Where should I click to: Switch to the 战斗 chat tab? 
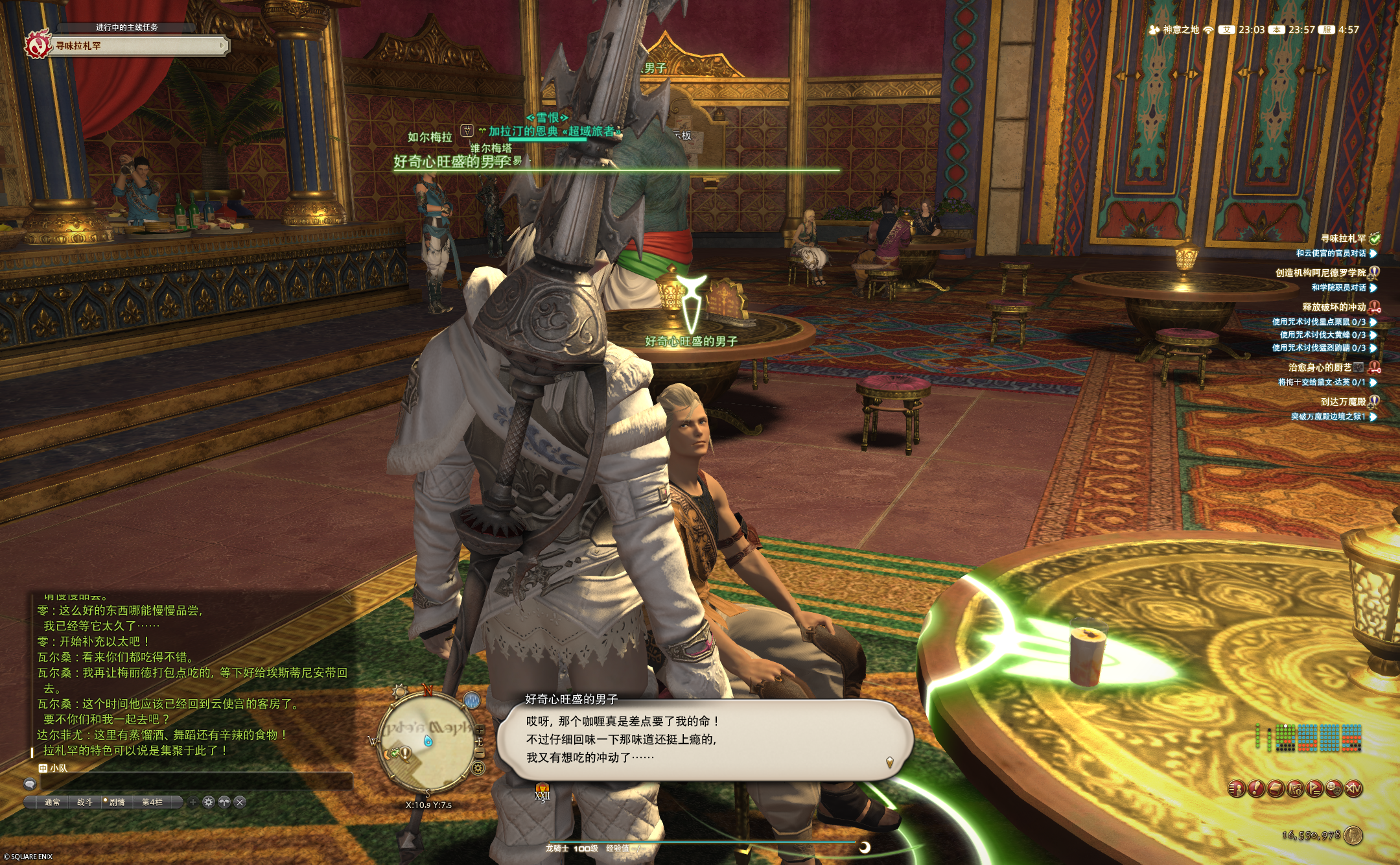click(85, 802)
